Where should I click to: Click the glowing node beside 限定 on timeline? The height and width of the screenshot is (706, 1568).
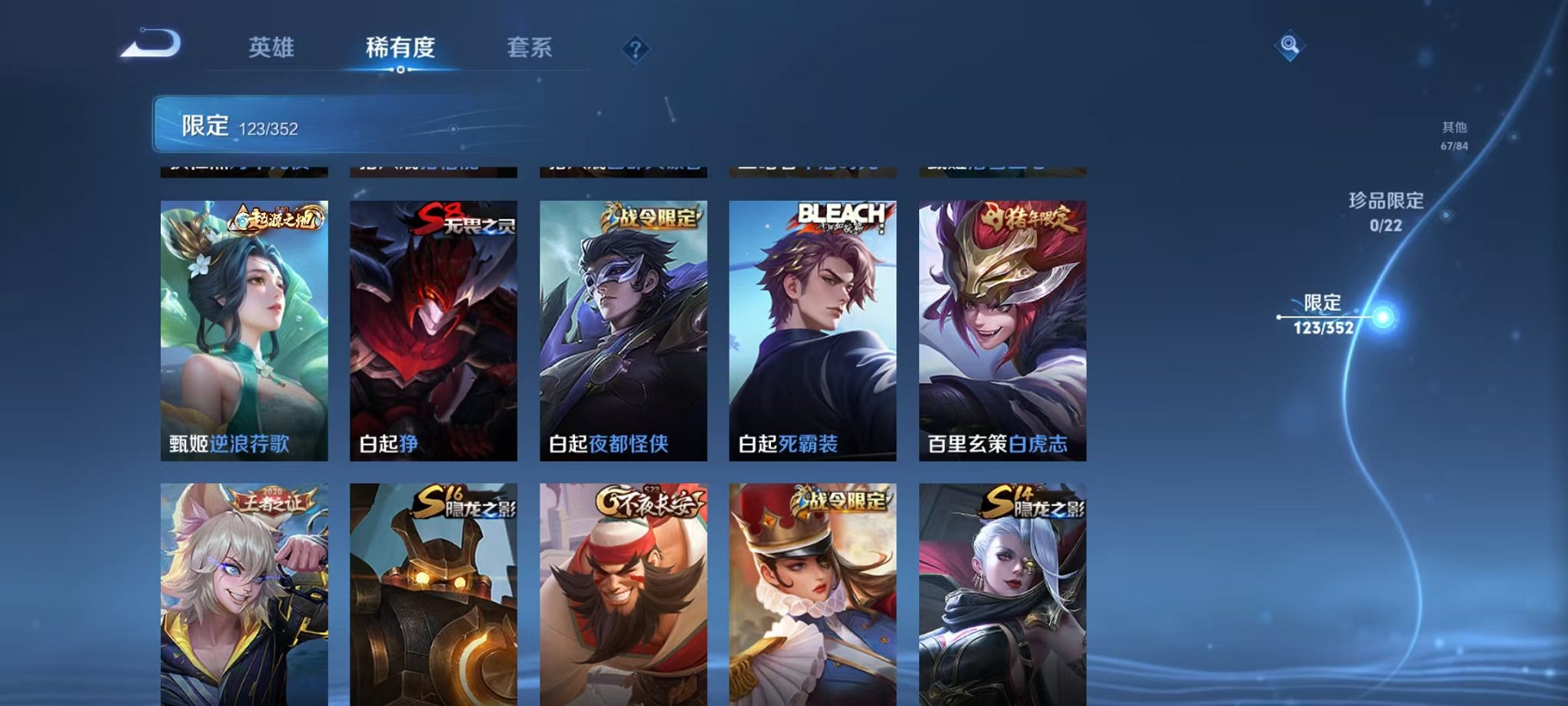coord(1381,313)
